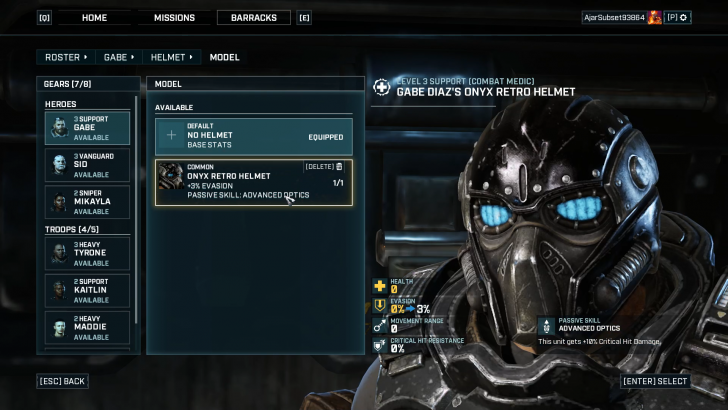Confirm with the Enter Select button
This screenshot has width=728, height=410.
tap(655, 381)
